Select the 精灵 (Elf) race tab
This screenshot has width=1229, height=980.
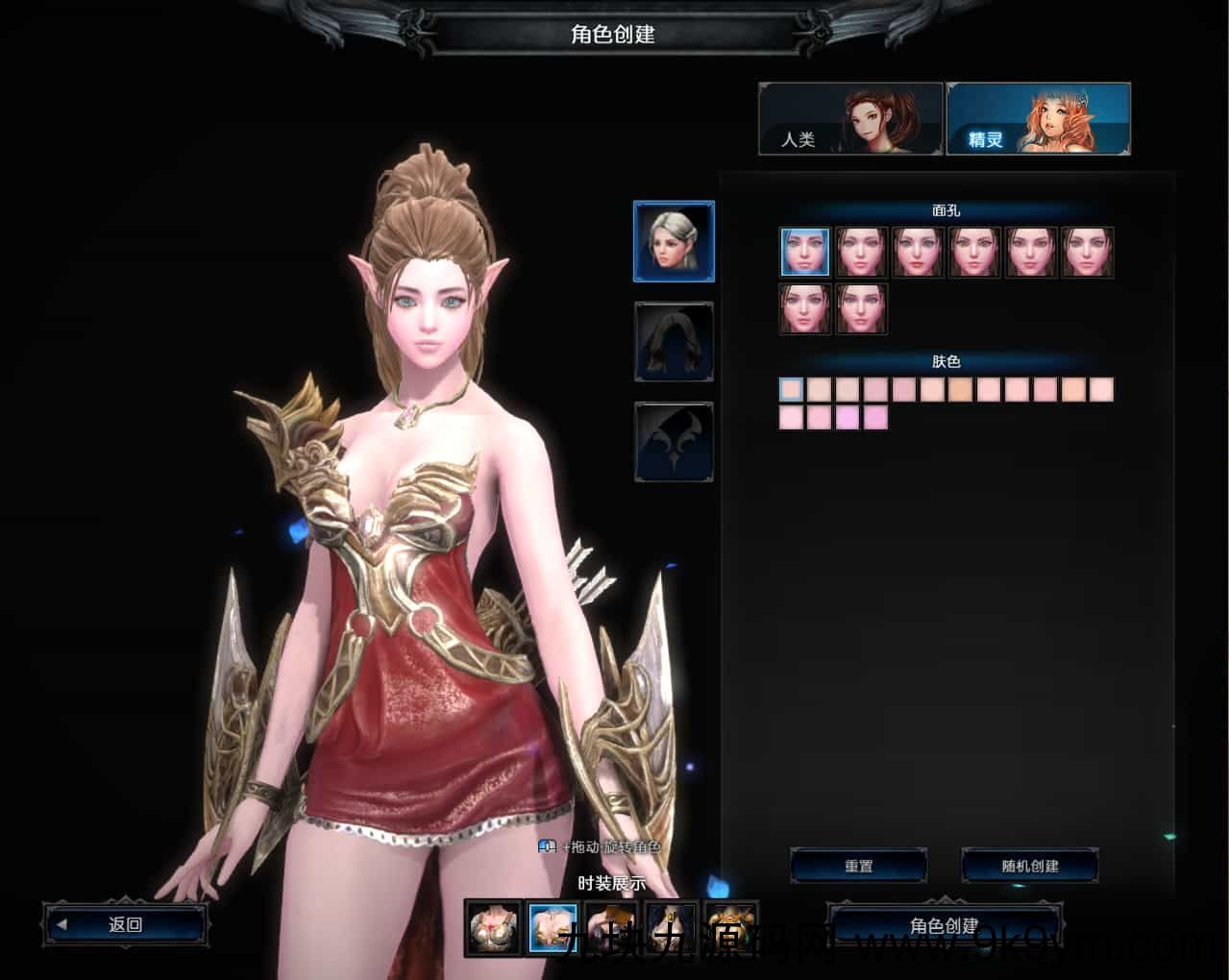[1038, 119]
